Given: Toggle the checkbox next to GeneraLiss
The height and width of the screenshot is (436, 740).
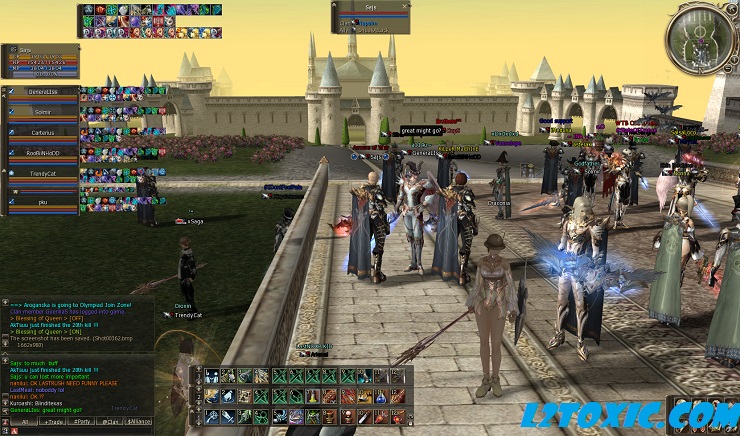Looking at the screenshot, I should [11, 91].
